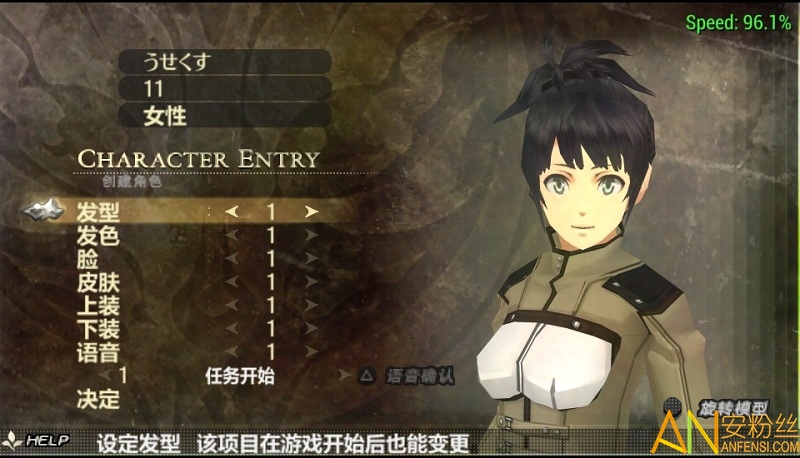Choose the 上装 top clothing row
This screenshot has height=458, width=800.
click(x=98, y=305)
